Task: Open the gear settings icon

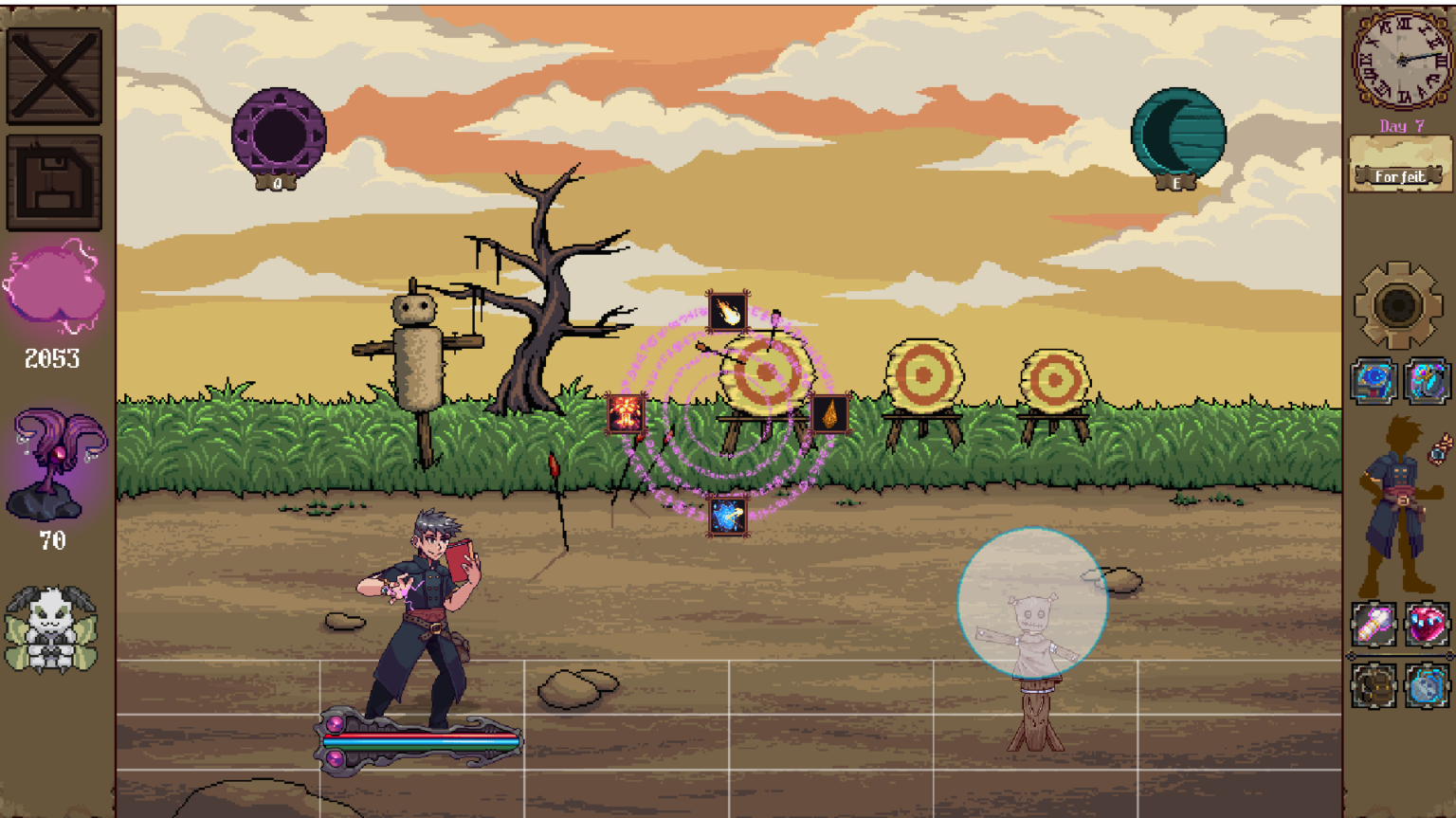Action: (1398, 306)
